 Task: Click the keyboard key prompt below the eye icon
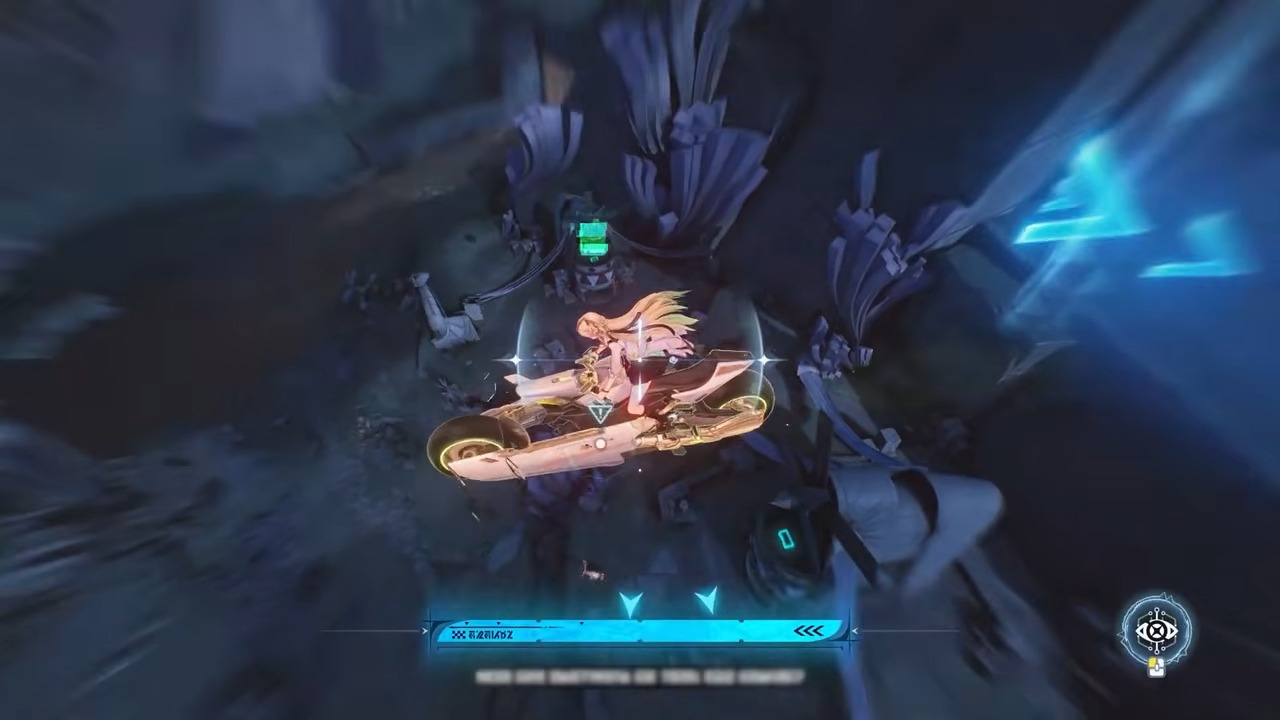[1157, 667]
